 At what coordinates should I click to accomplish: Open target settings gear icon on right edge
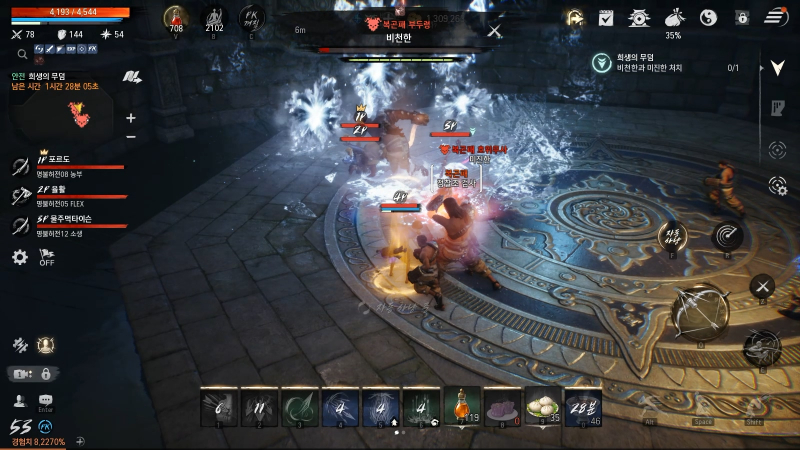[x=778, y=185]
